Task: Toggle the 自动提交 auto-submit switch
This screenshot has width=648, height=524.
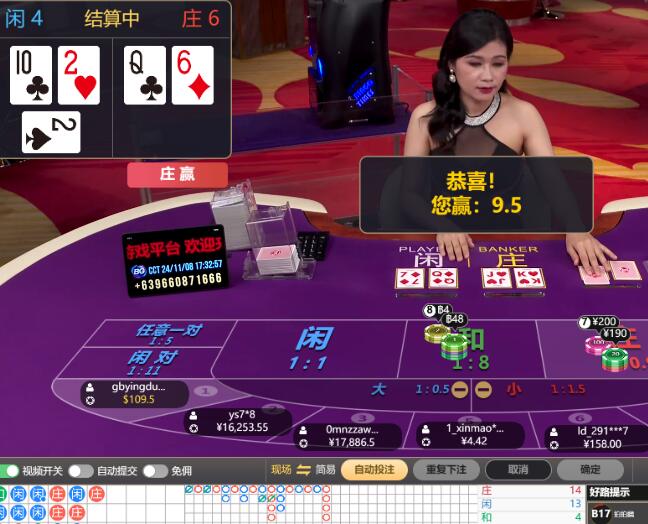Action: [81, 470]
